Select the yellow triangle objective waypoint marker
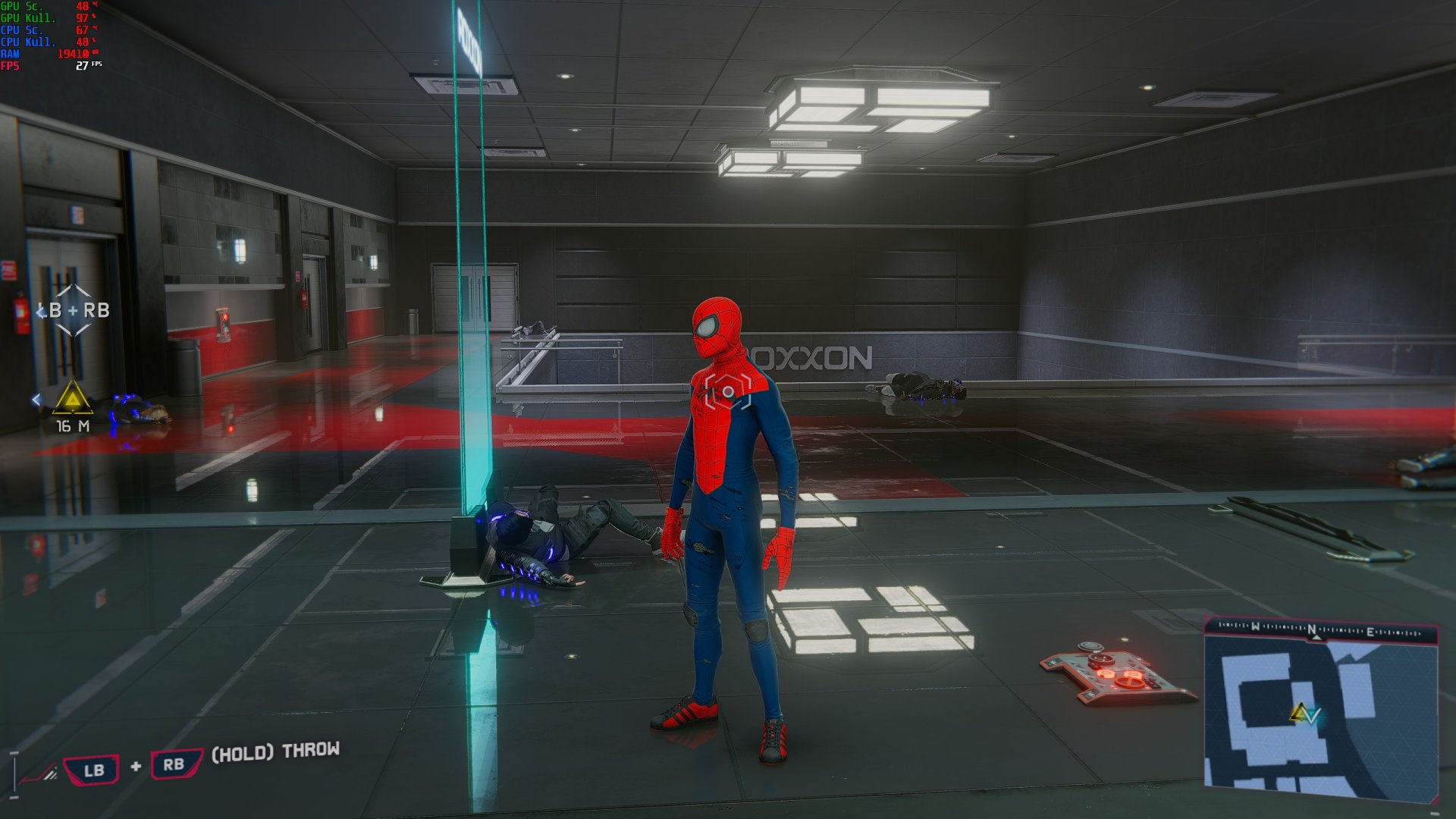Screen dimensions: 1456x819 pyautogui.click(x=72, y=398)
